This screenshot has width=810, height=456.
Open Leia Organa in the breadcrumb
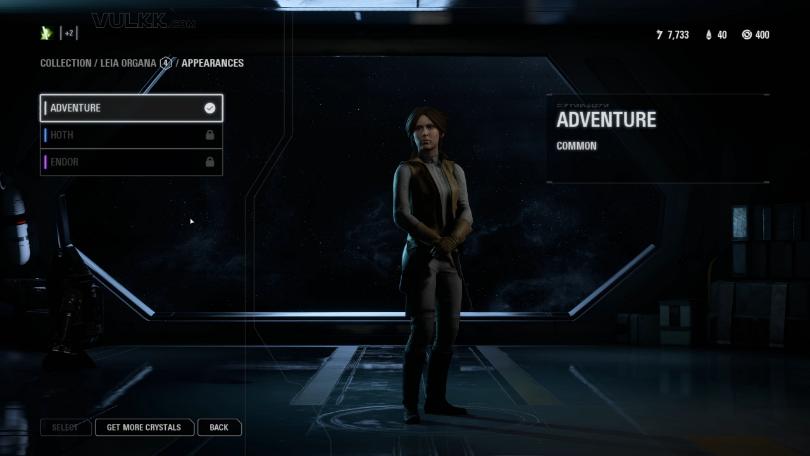pyautogui.click(x=128, y=63)
